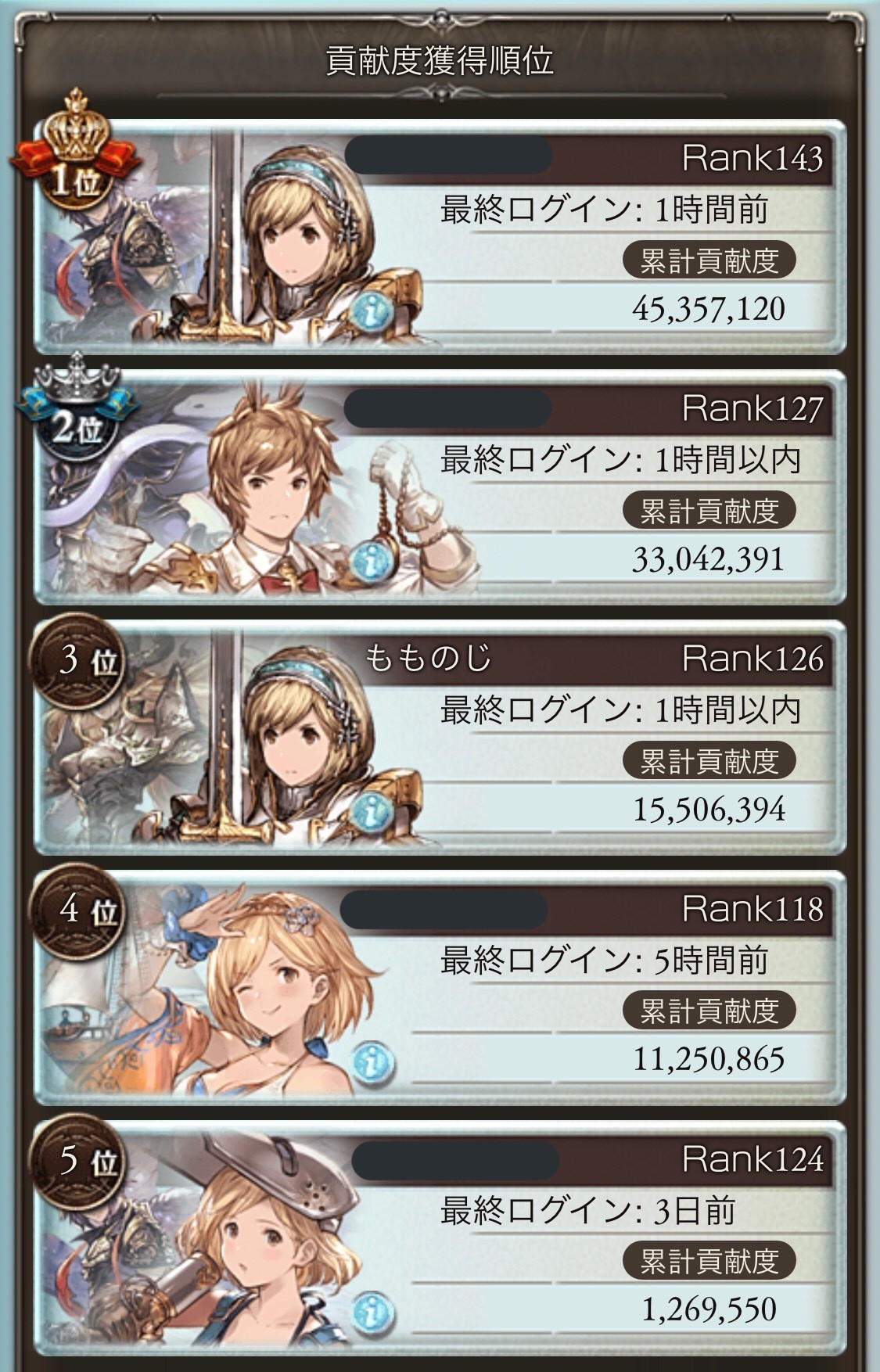Choose the ももんじ Rank126 player row
Image resolution: width=880 pixels, height=1372 pixels.
(x=594, y=735)
